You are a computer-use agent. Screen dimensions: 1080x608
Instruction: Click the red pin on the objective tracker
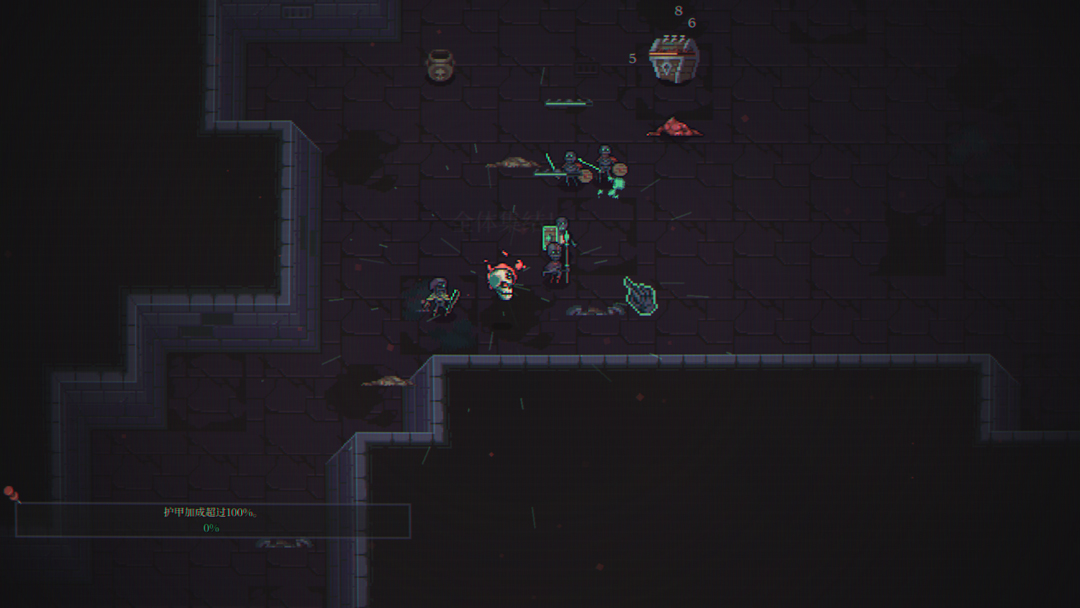click(10, 493)
